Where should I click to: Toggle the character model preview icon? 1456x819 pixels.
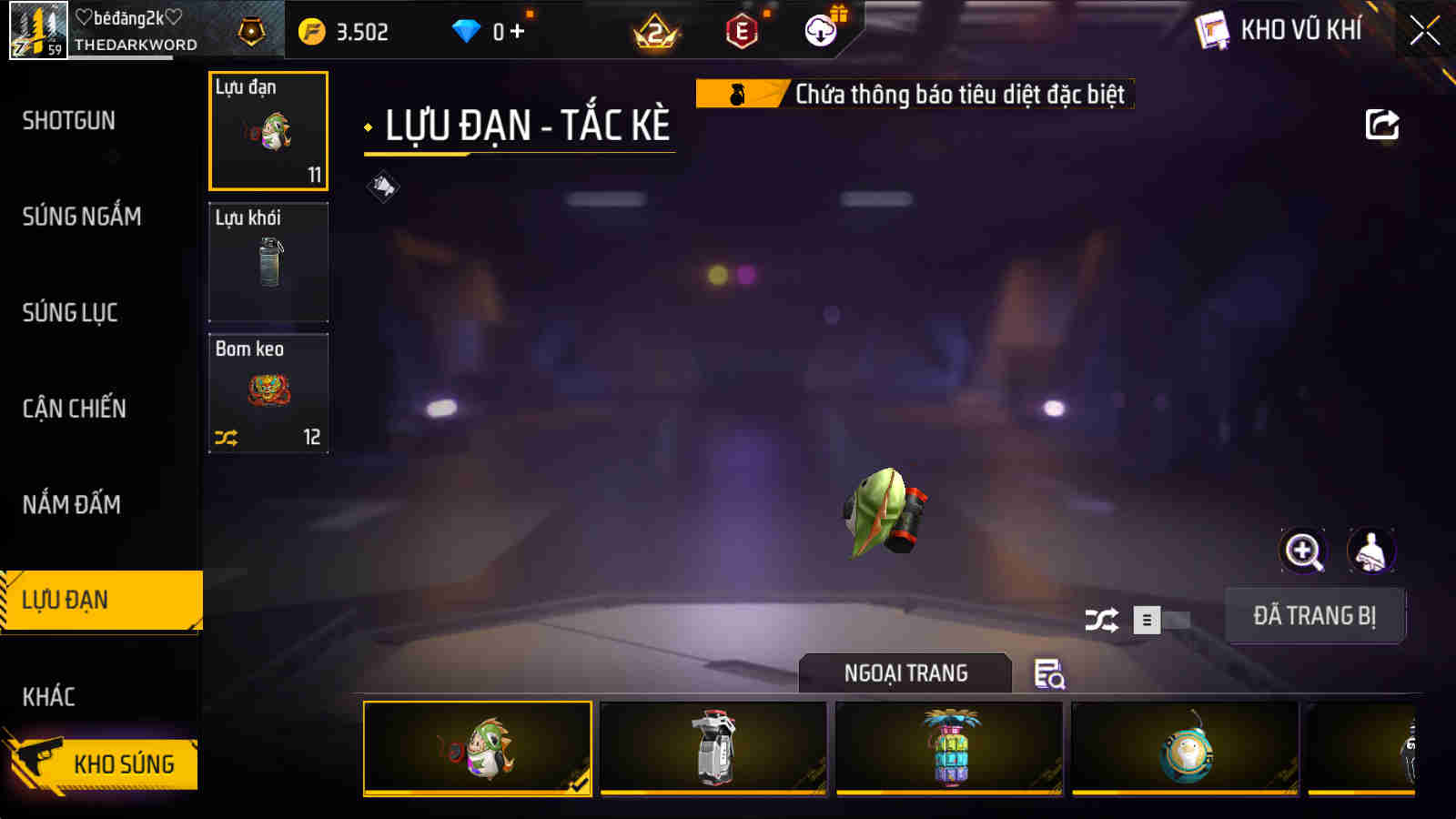coord(1369,550)
